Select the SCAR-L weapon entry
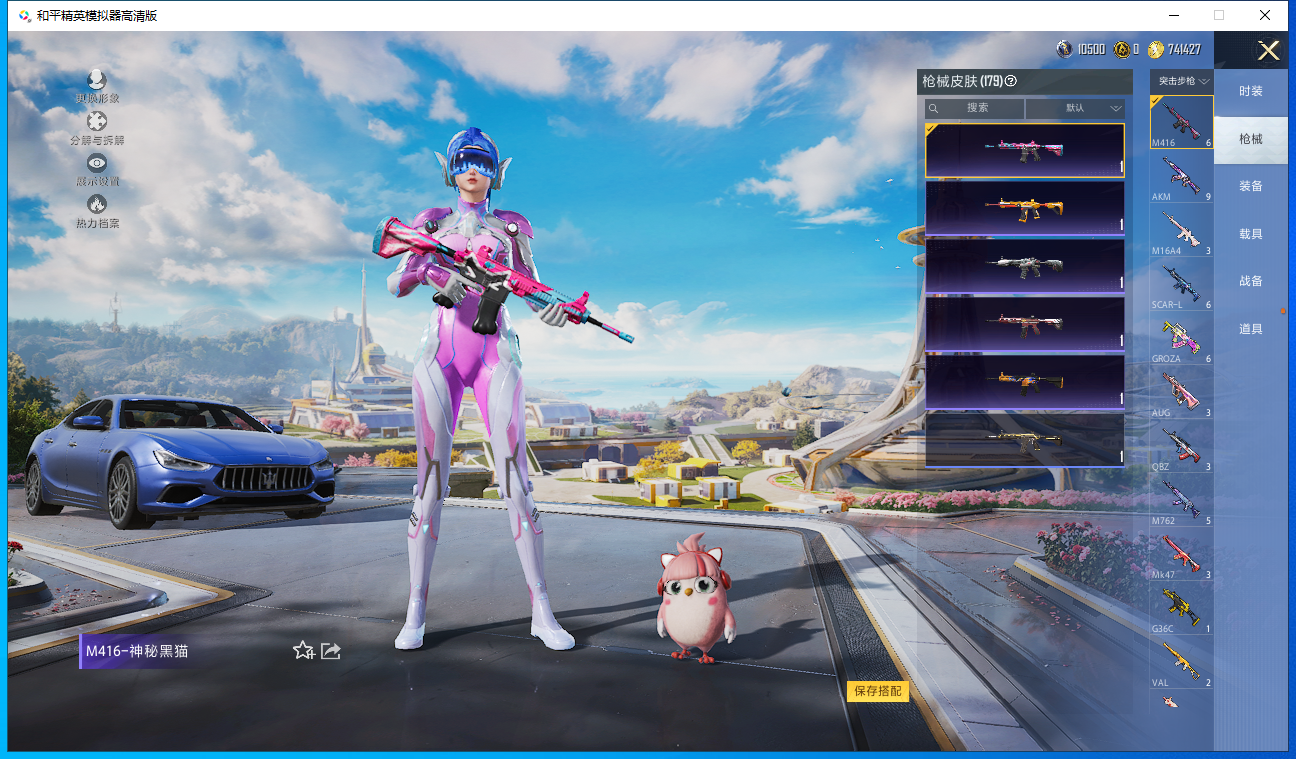The width and height of the screenshot is (1296, 759). 1181,286
